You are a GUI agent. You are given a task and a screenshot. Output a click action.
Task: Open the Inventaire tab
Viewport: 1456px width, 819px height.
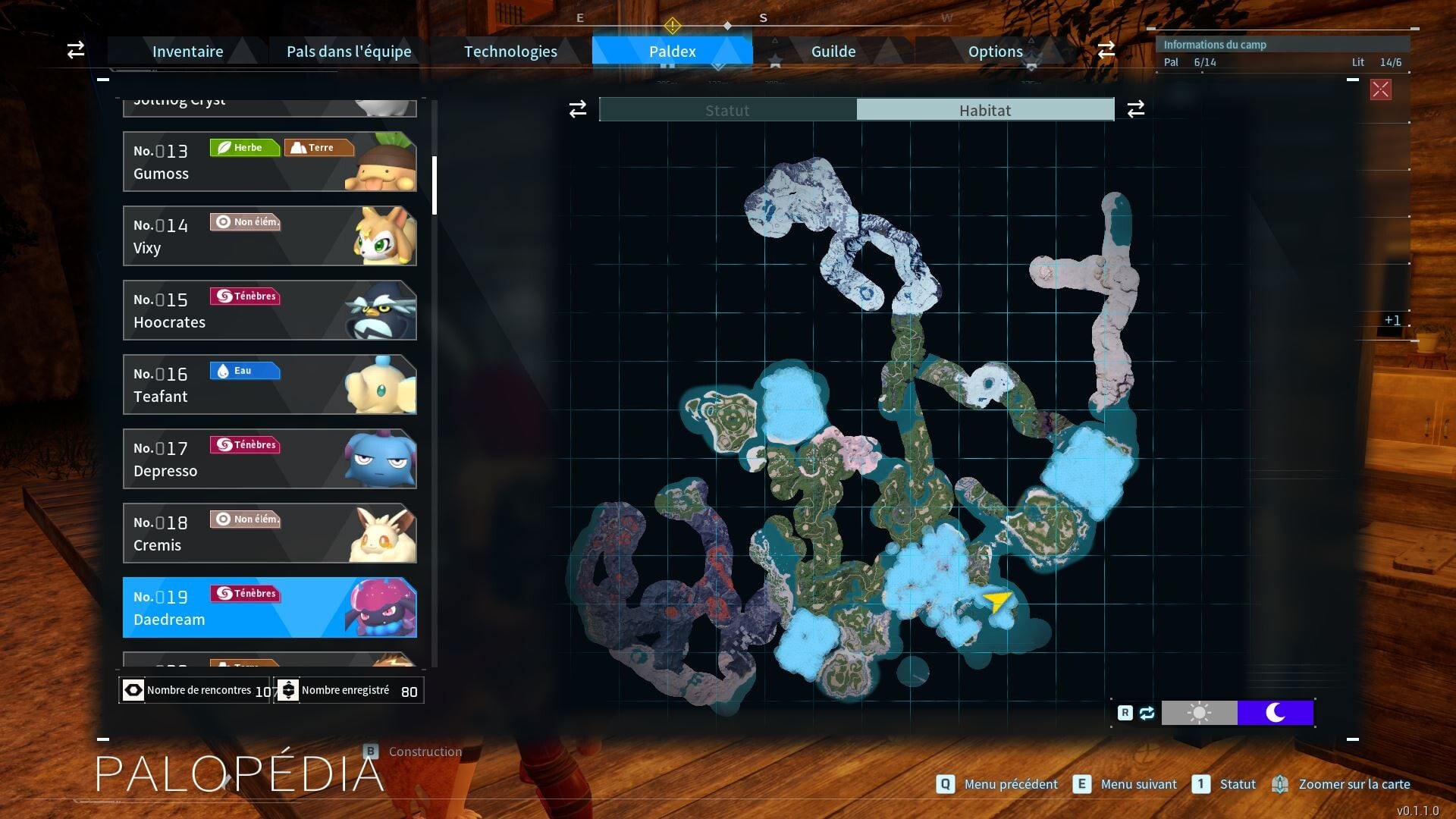point(187,52)
